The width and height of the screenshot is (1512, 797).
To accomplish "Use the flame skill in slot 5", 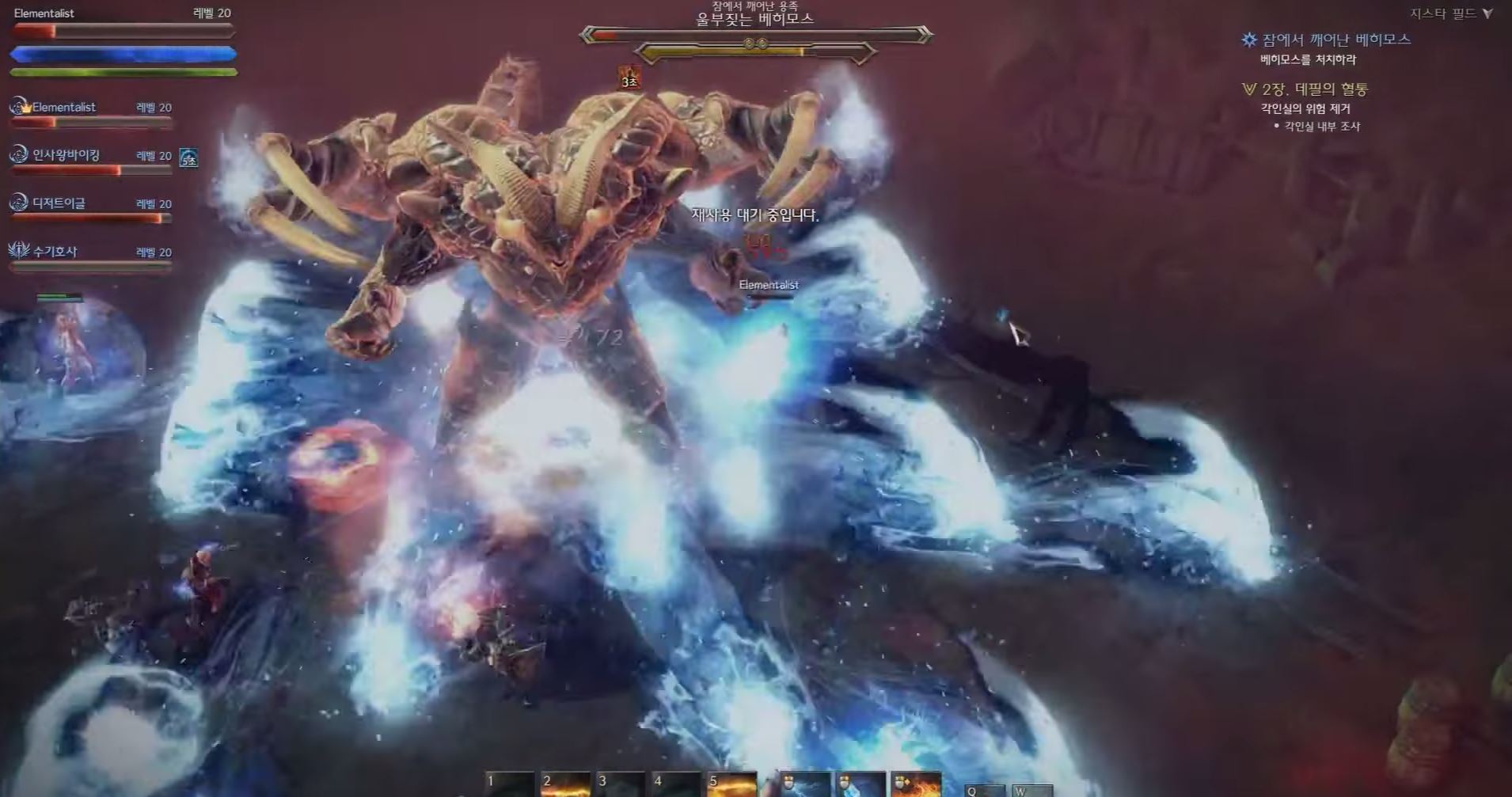I will pyautogui.click(x=731, y=784).
